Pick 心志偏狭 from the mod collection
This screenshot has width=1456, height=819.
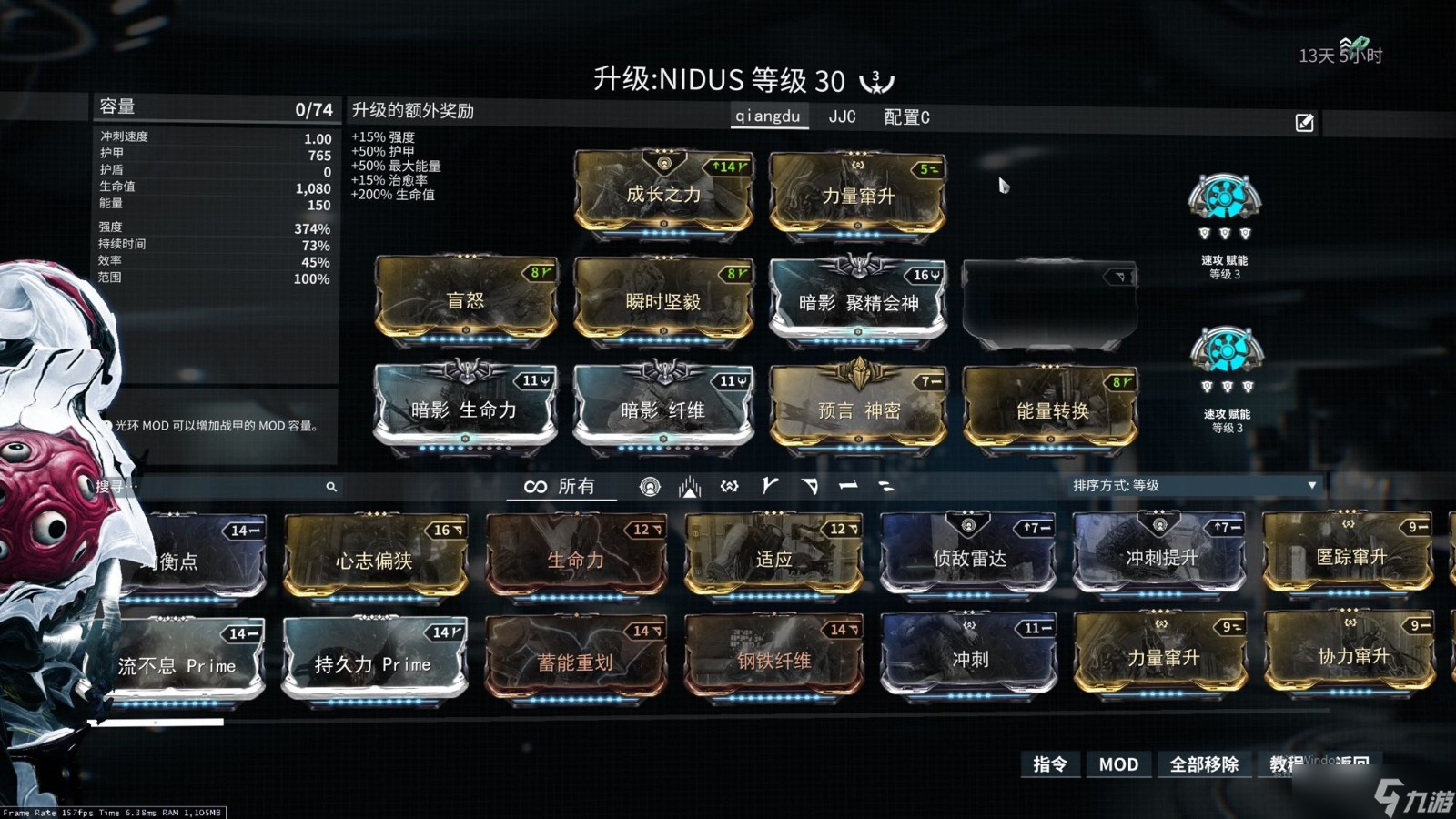point(375,560)
